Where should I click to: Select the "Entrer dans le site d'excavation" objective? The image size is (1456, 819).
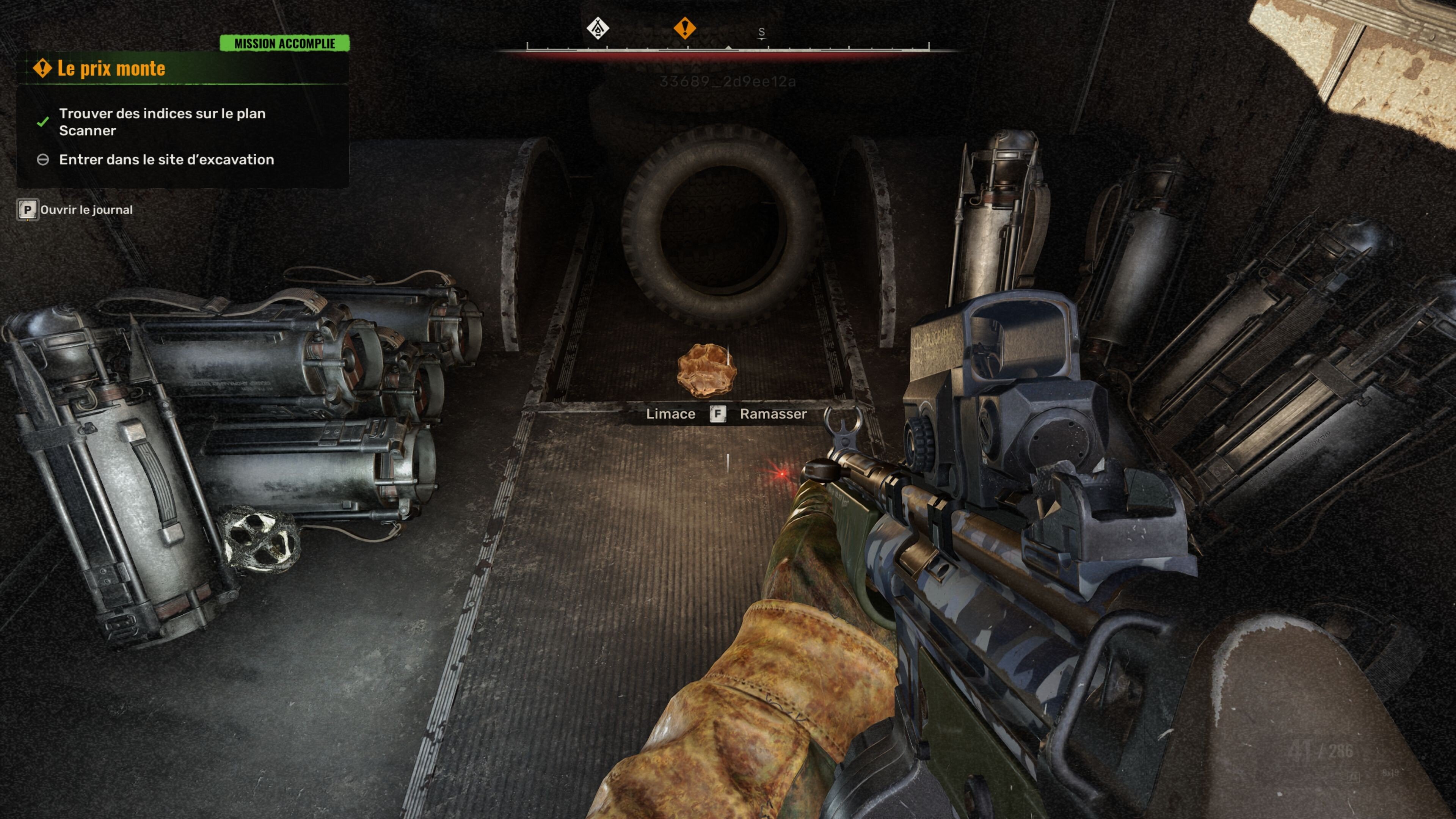click(166, 160)
